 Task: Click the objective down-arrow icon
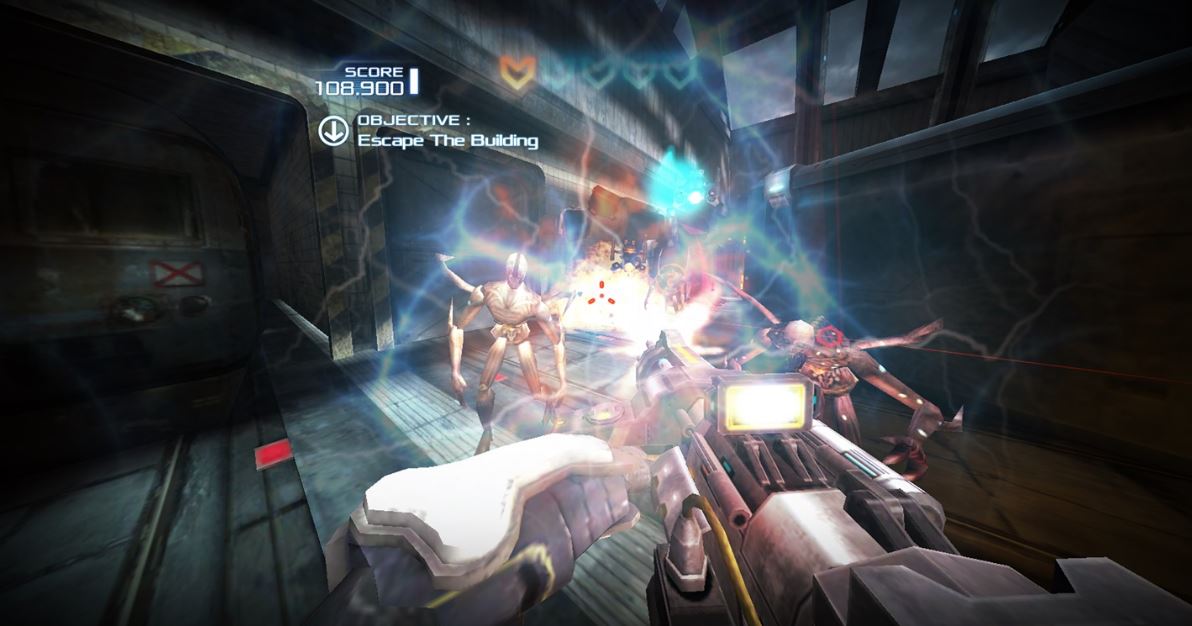pyautogui.click(x=332, y=130)
